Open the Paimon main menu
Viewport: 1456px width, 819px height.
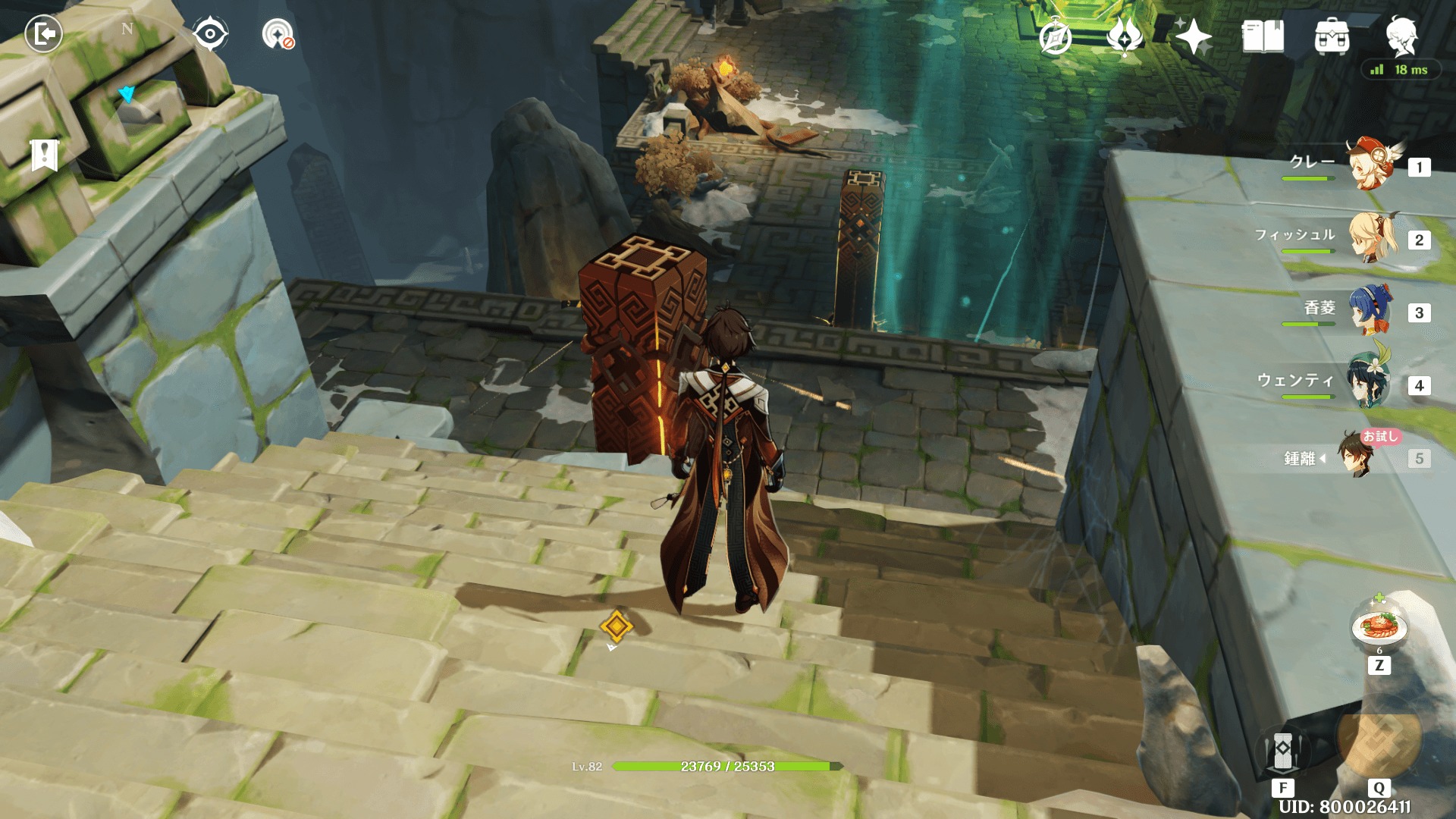(x=1401, y=36)
